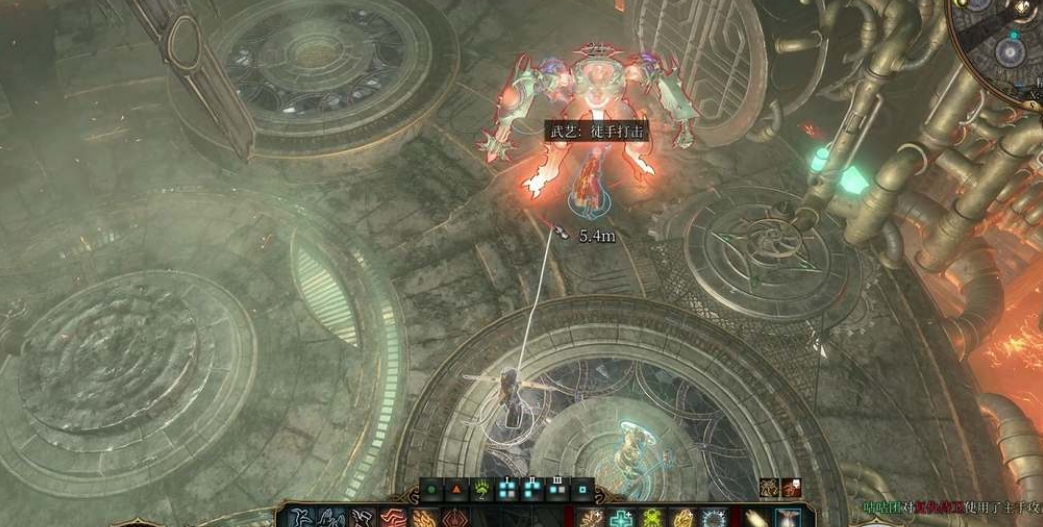Choose the green paw charge icon
The height and width of the screenshot is (527, 1043).
pos(481,490)
